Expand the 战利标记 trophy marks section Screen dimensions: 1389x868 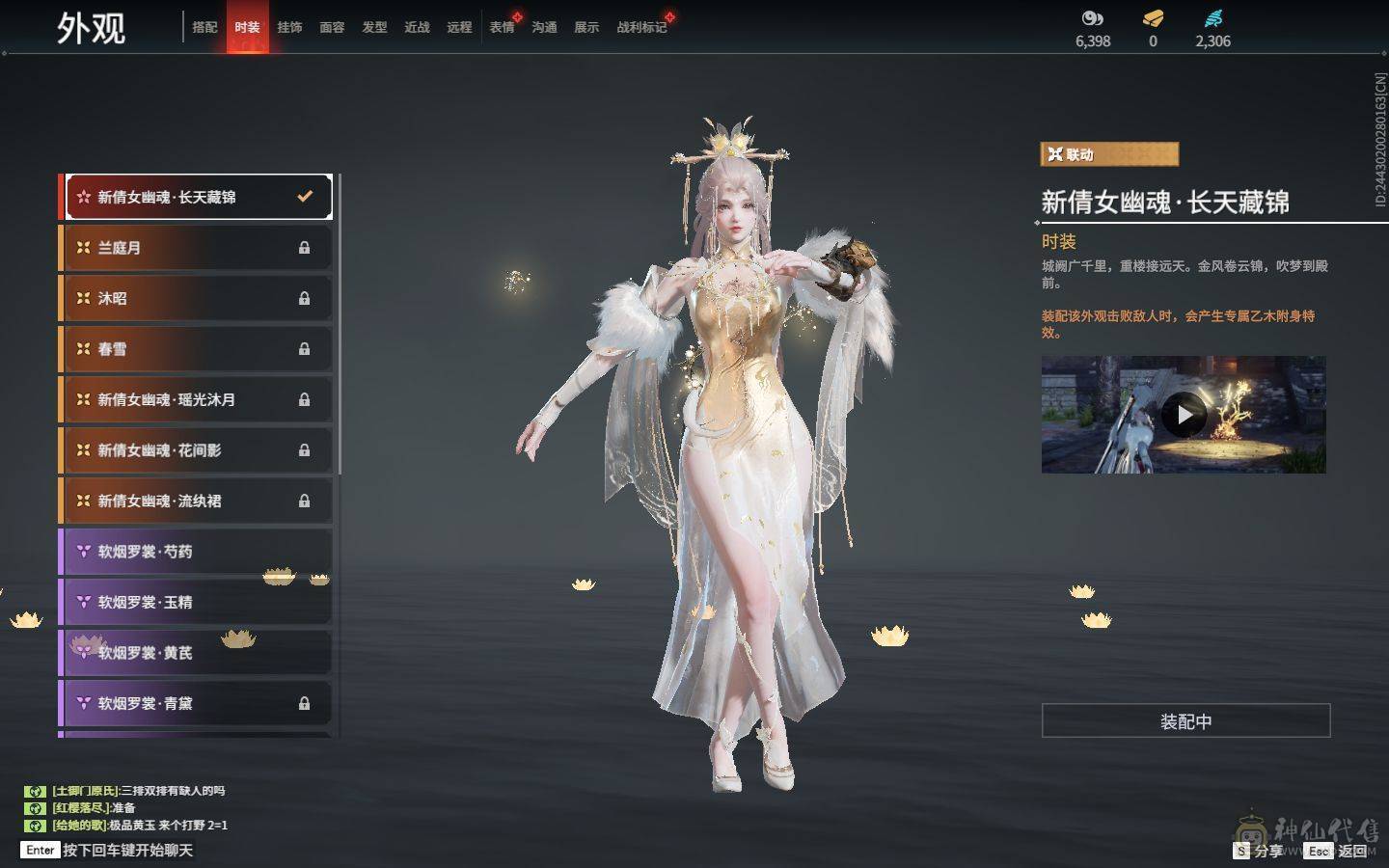point(640,27)
